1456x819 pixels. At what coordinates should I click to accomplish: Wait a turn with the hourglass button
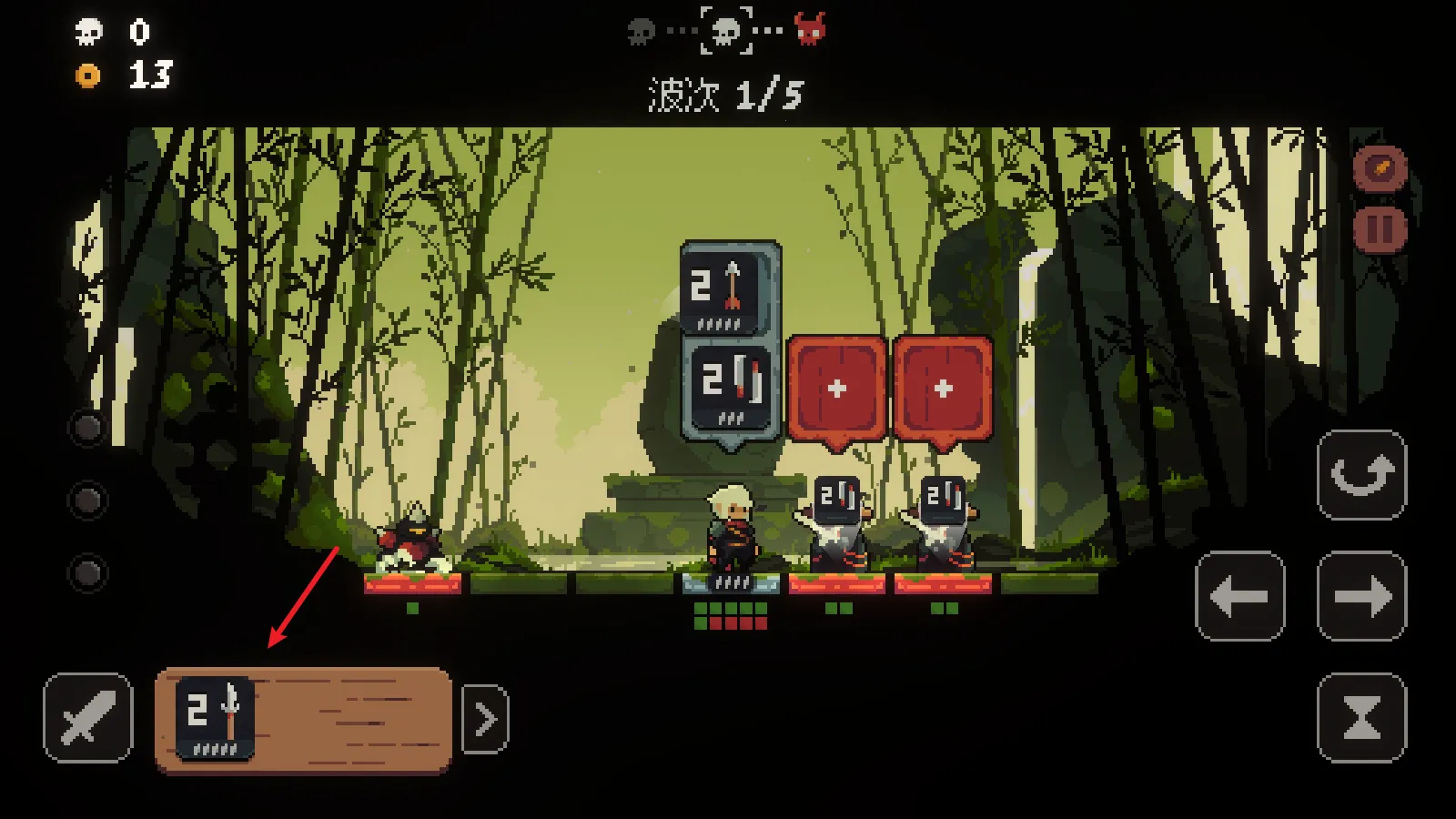1361,718
